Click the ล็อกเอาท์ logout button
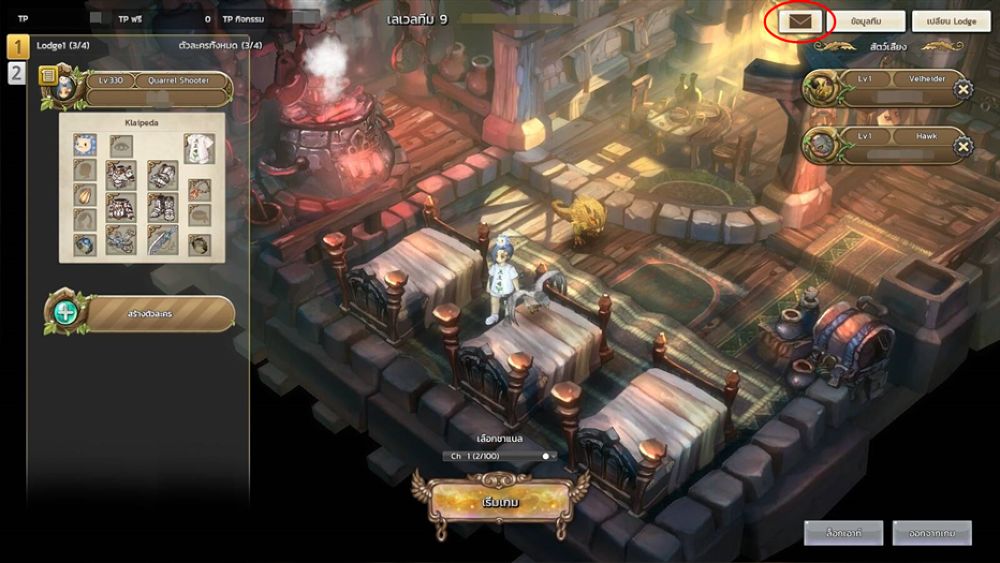This screenshot has height=563, width=1000. [x=843, y=533]
